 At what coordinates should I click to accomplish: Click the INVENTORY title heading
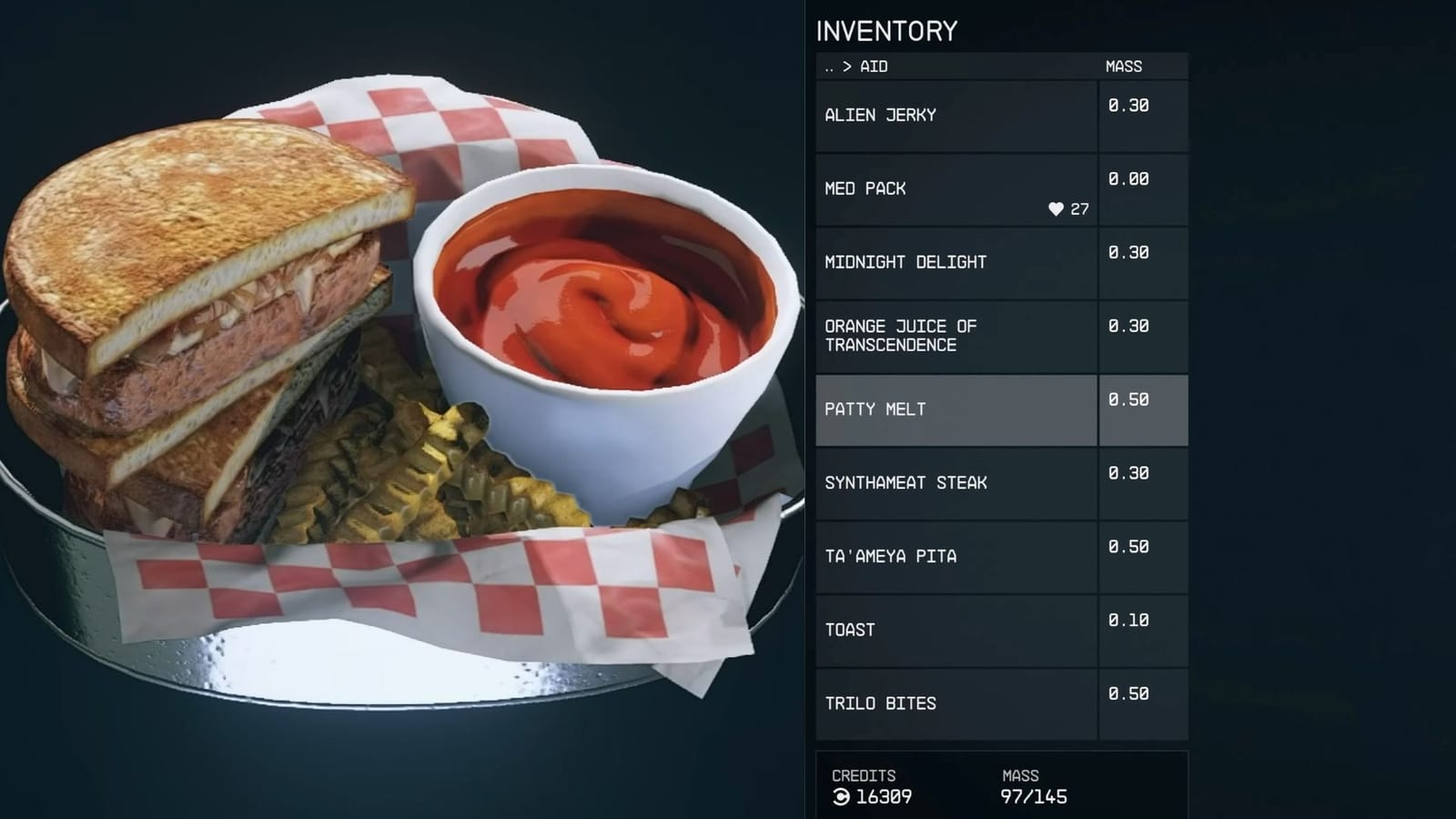(887, 32)
